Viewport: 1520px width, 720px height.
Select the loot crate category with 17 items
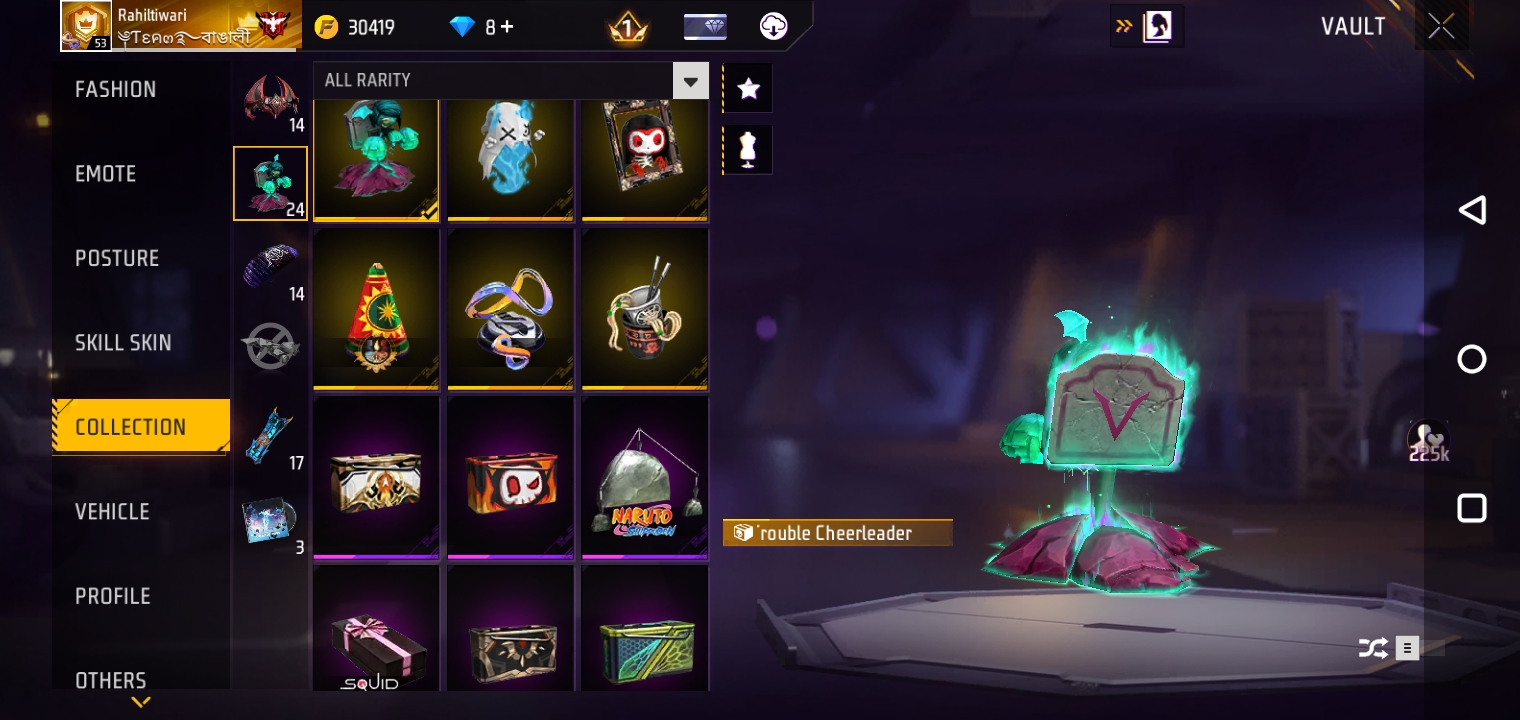click(270, 432)
